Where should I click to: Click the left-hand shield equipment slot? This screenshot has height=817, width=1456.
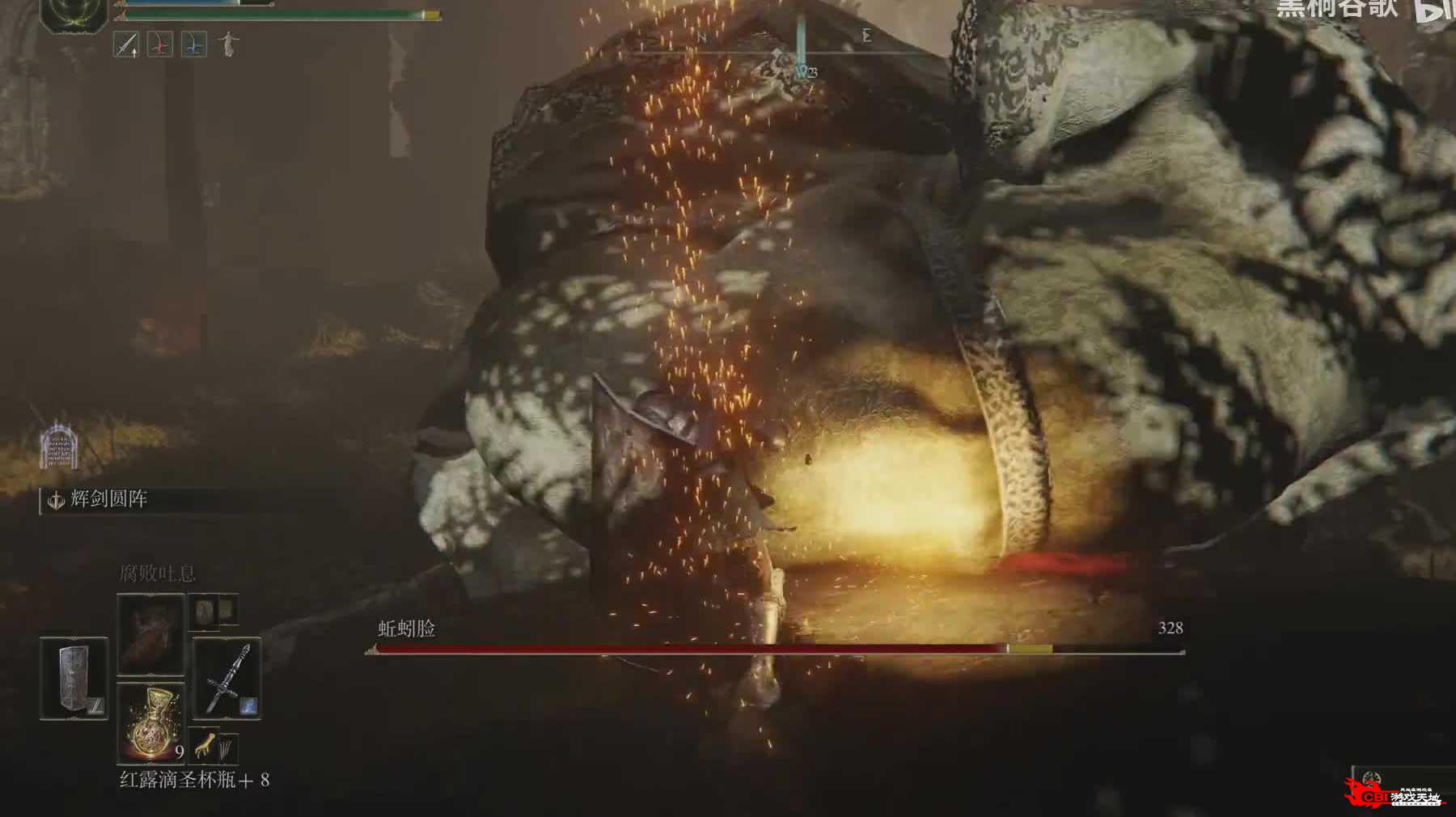[x=74, y=678]
